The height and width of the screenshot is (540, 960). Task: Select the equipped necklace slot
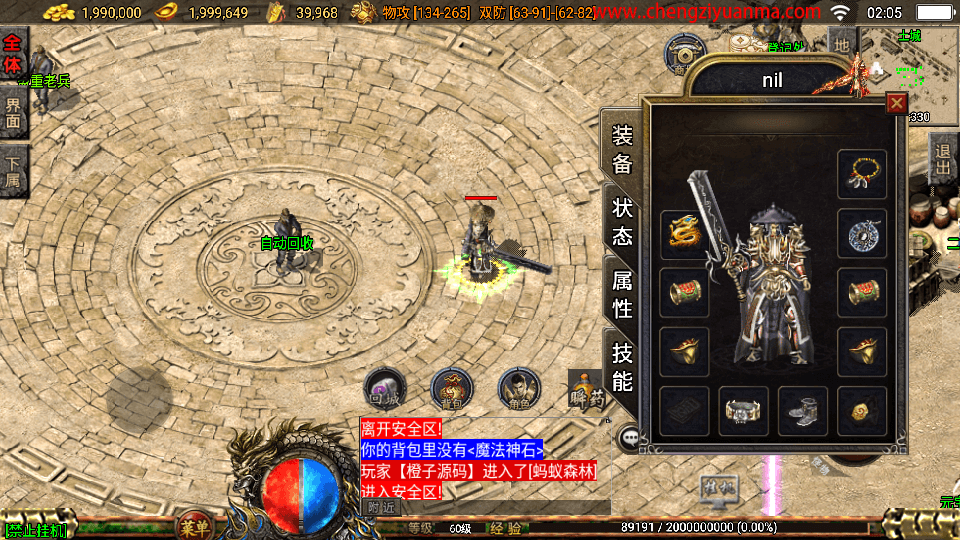coord(861,175)
